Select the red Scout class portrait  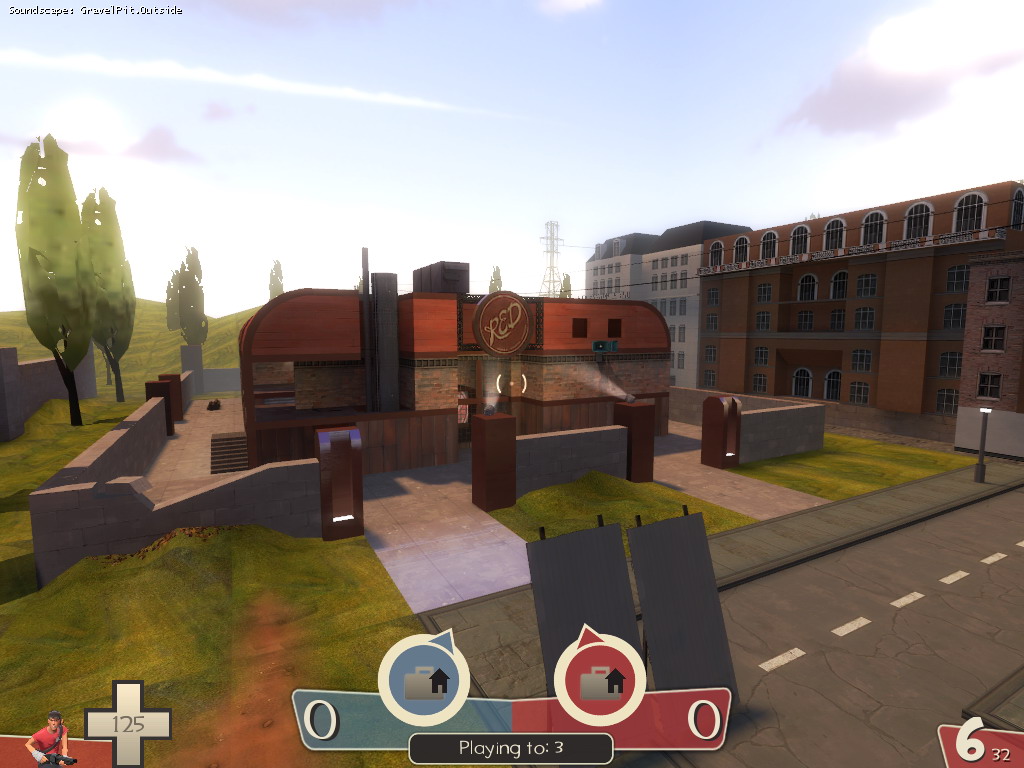49,741
